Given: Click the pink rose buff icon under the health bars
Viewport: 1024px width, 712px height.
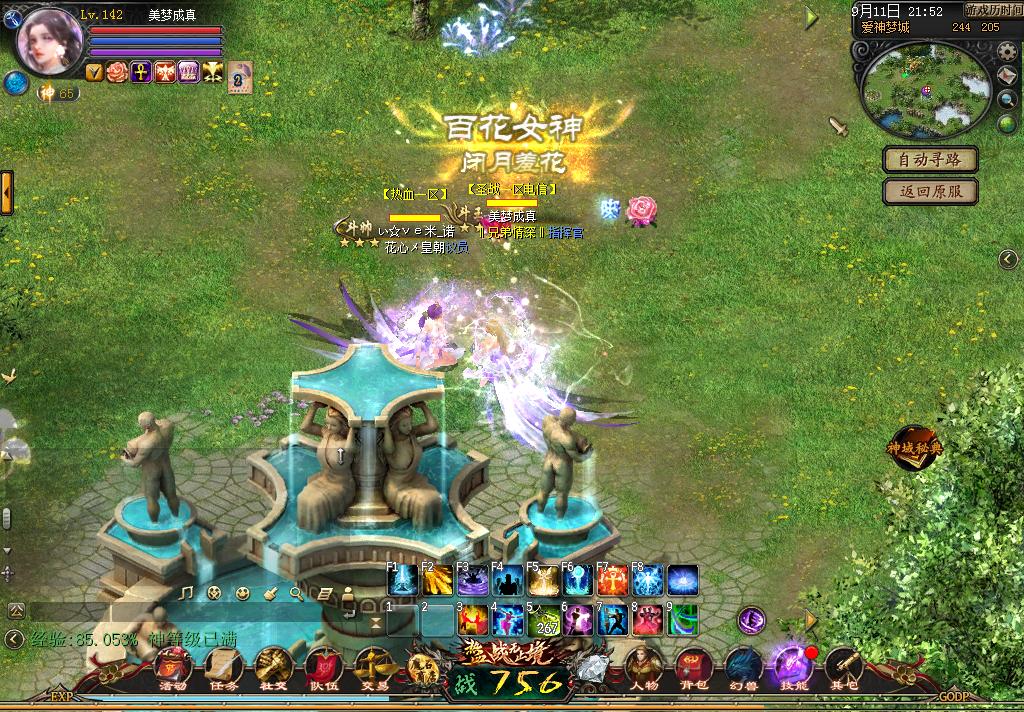Looking at the screenshot, I should coord(117,72).
